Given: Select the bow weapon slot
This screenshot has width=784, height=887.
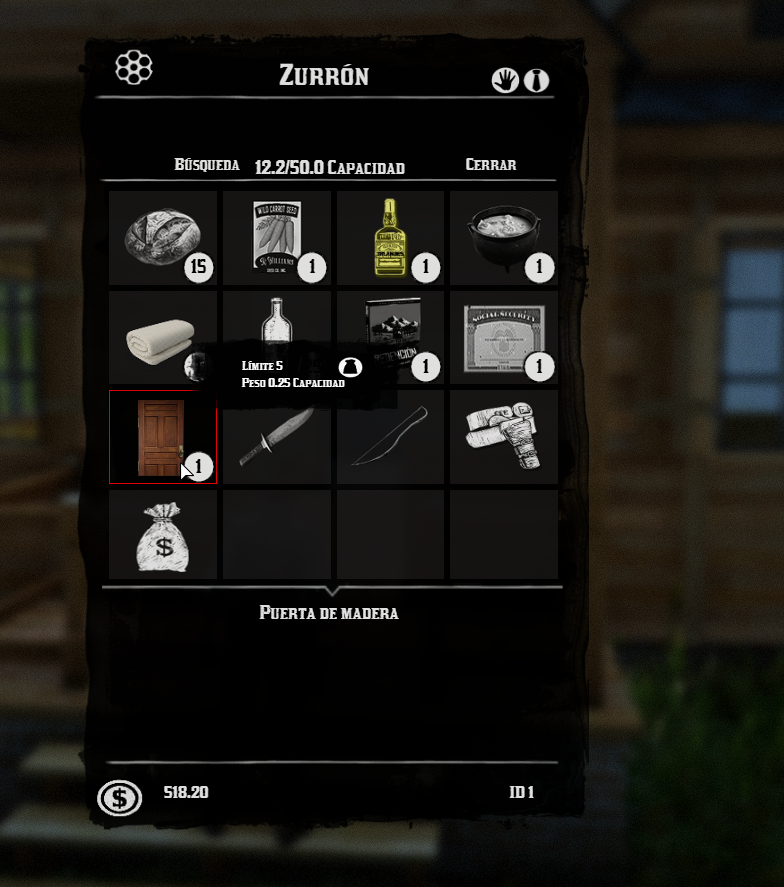Looking at the screenshot, I should (390, 437).
